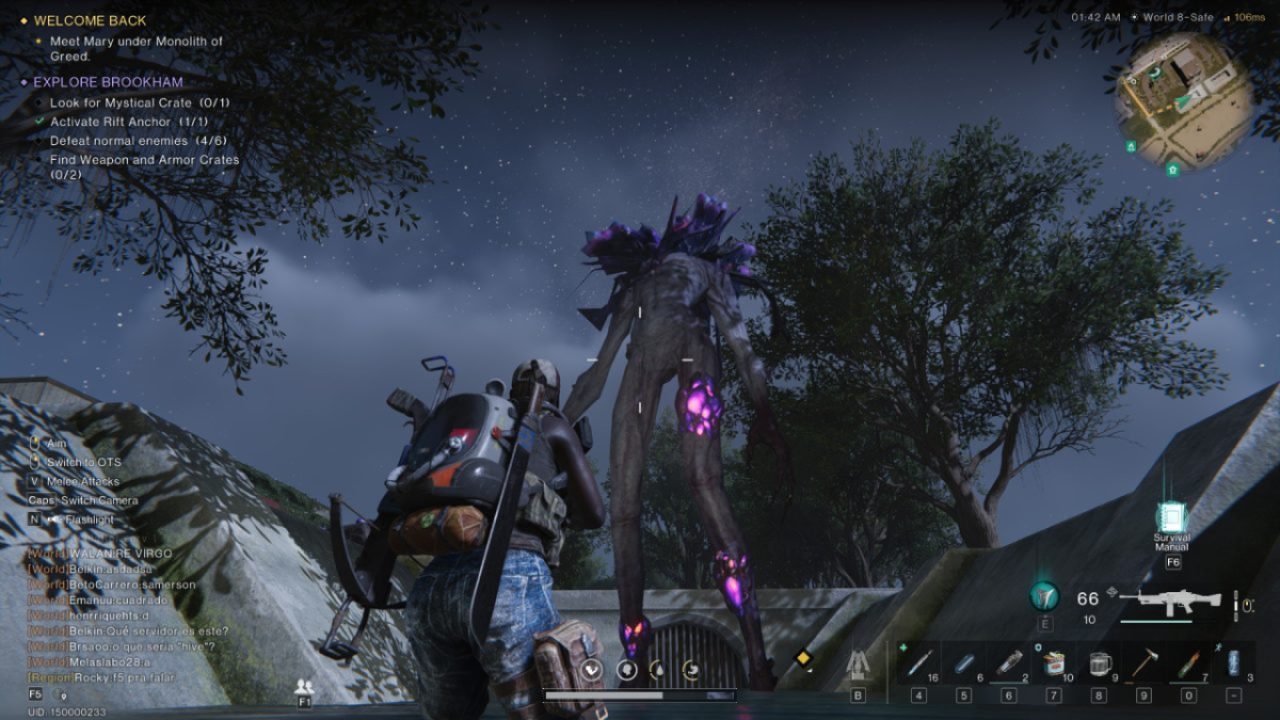
Task: Click the hunger status icon with yellow ring
Action: point(691,670)
